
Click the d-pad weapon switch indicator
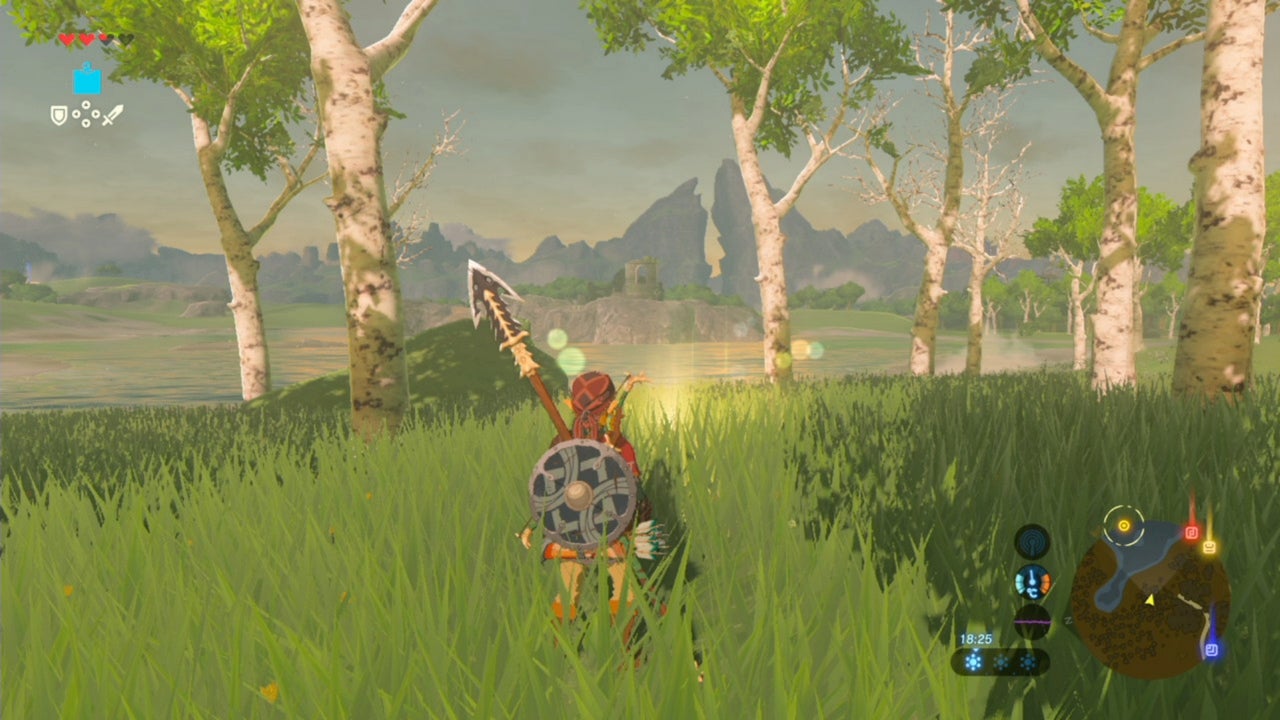pyautogui.click(x=86, y=114)
